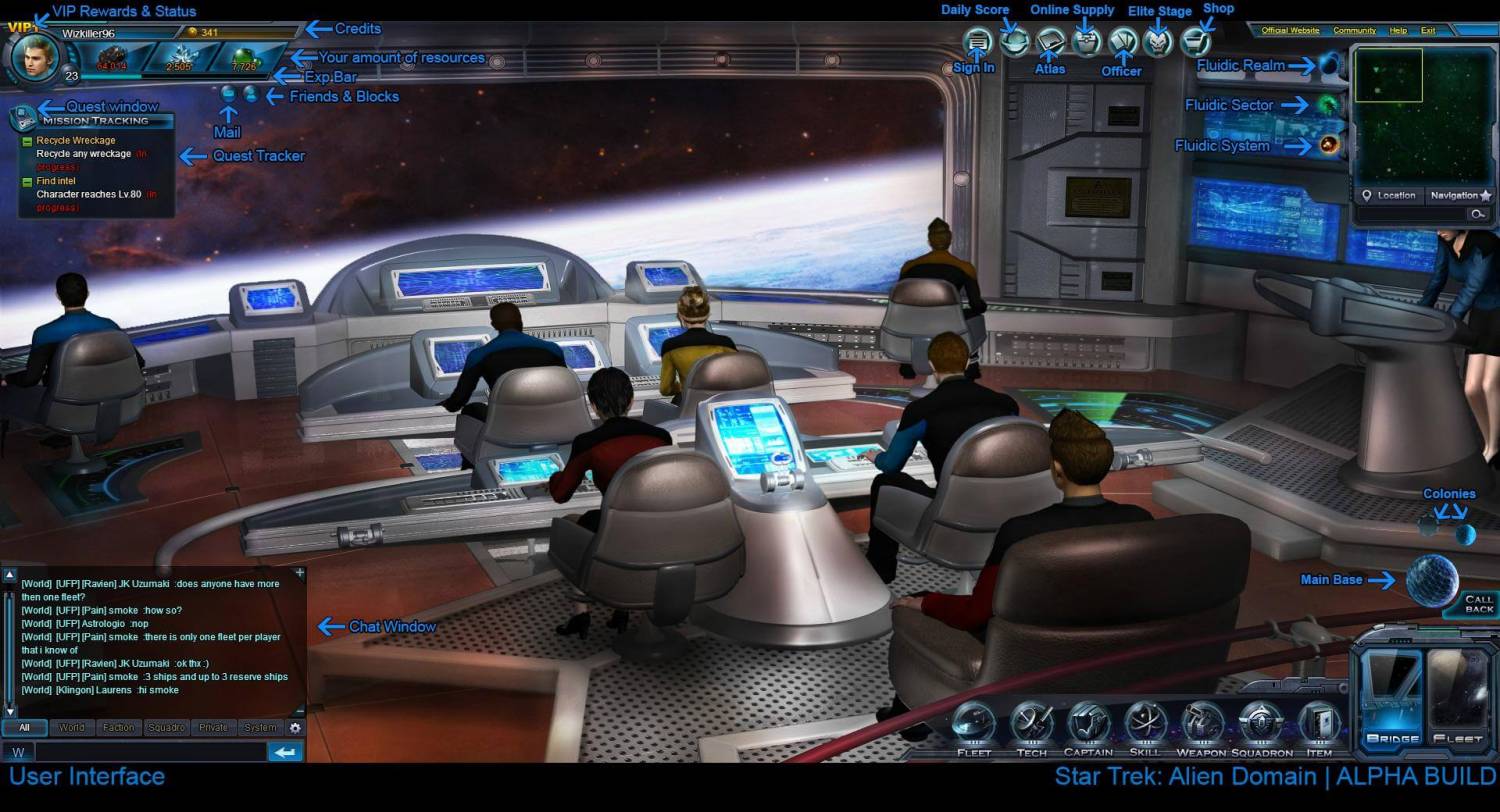This screenshot has width=1500, height=812.
Task: Open the Official Website link
Action: point(1290,31)
